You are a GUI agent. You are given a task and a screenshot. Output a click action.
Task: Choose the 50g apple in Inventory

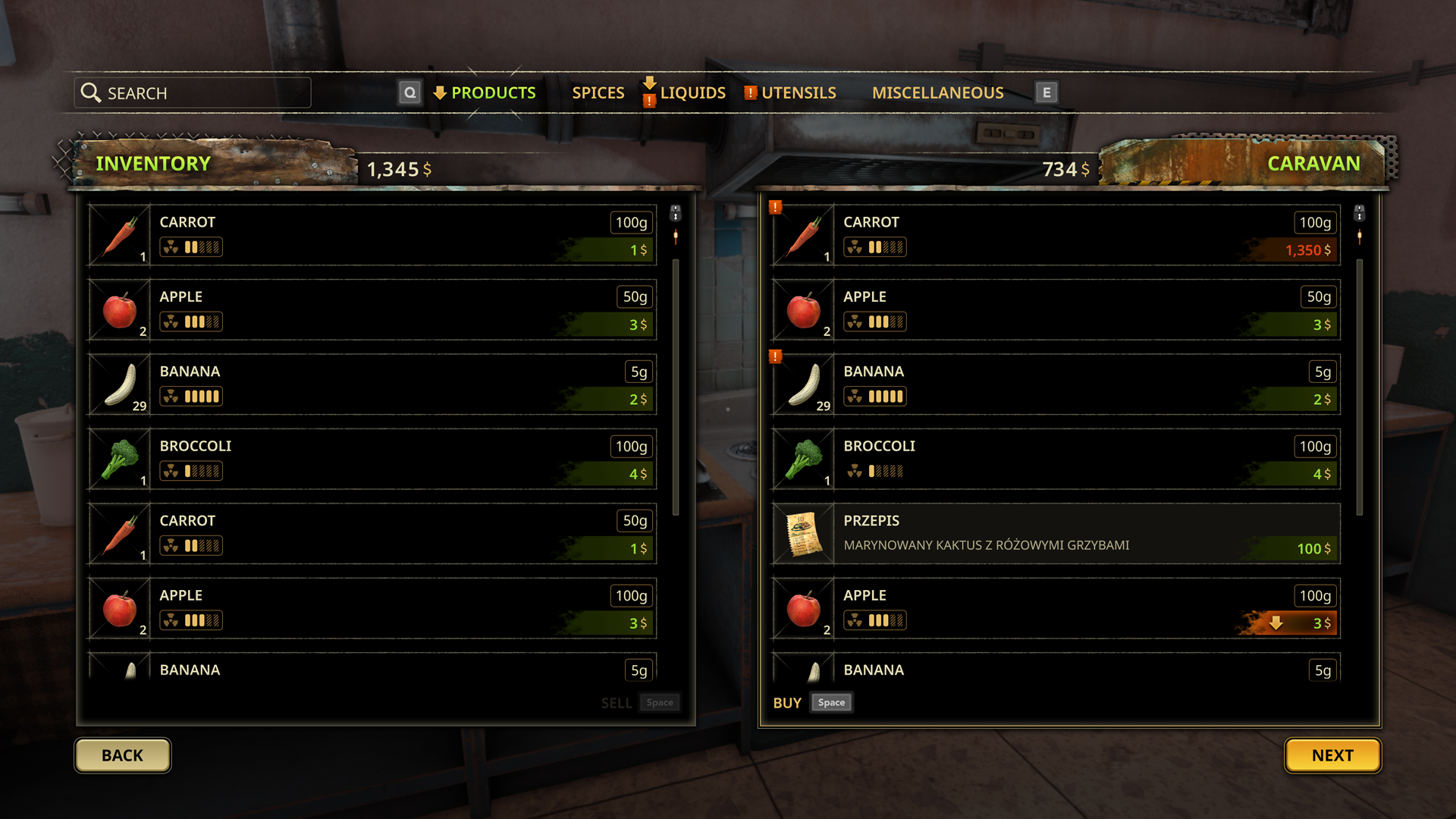point(372,309)
